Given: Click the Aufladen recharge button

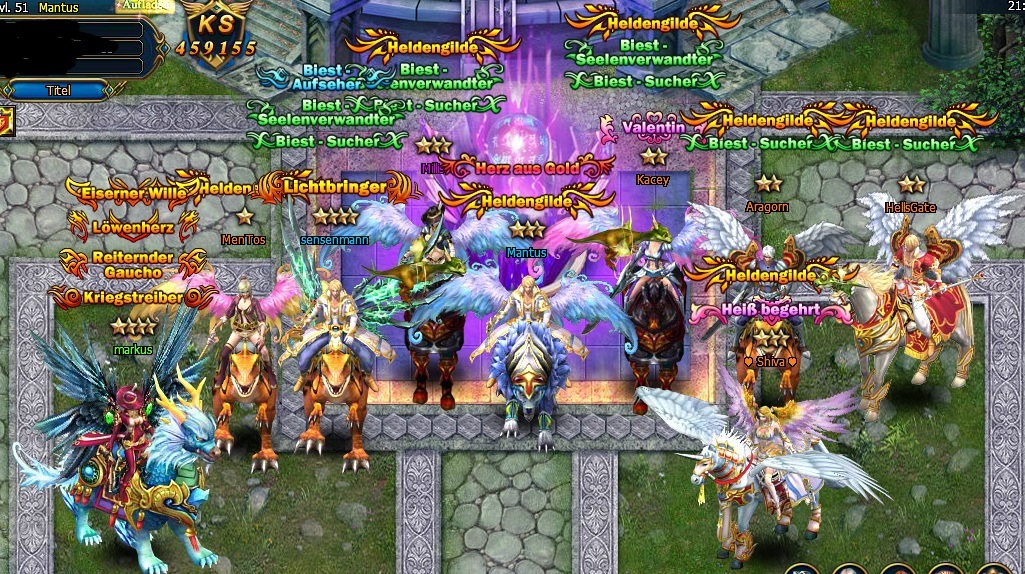Looking at the screenshot, I should [146, 6].
